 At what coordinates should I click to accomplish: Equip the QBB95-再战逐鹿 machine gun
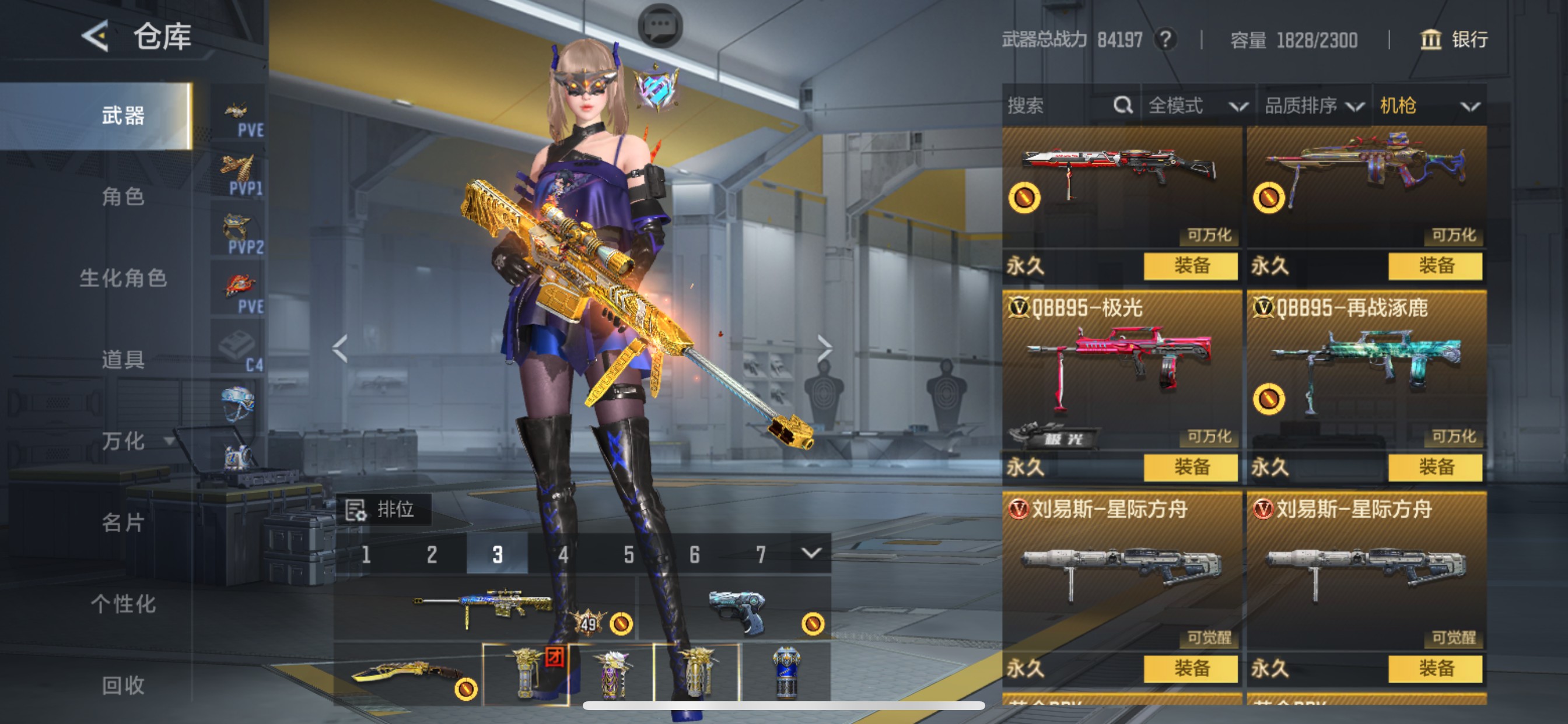click(x=1434, y=468)
